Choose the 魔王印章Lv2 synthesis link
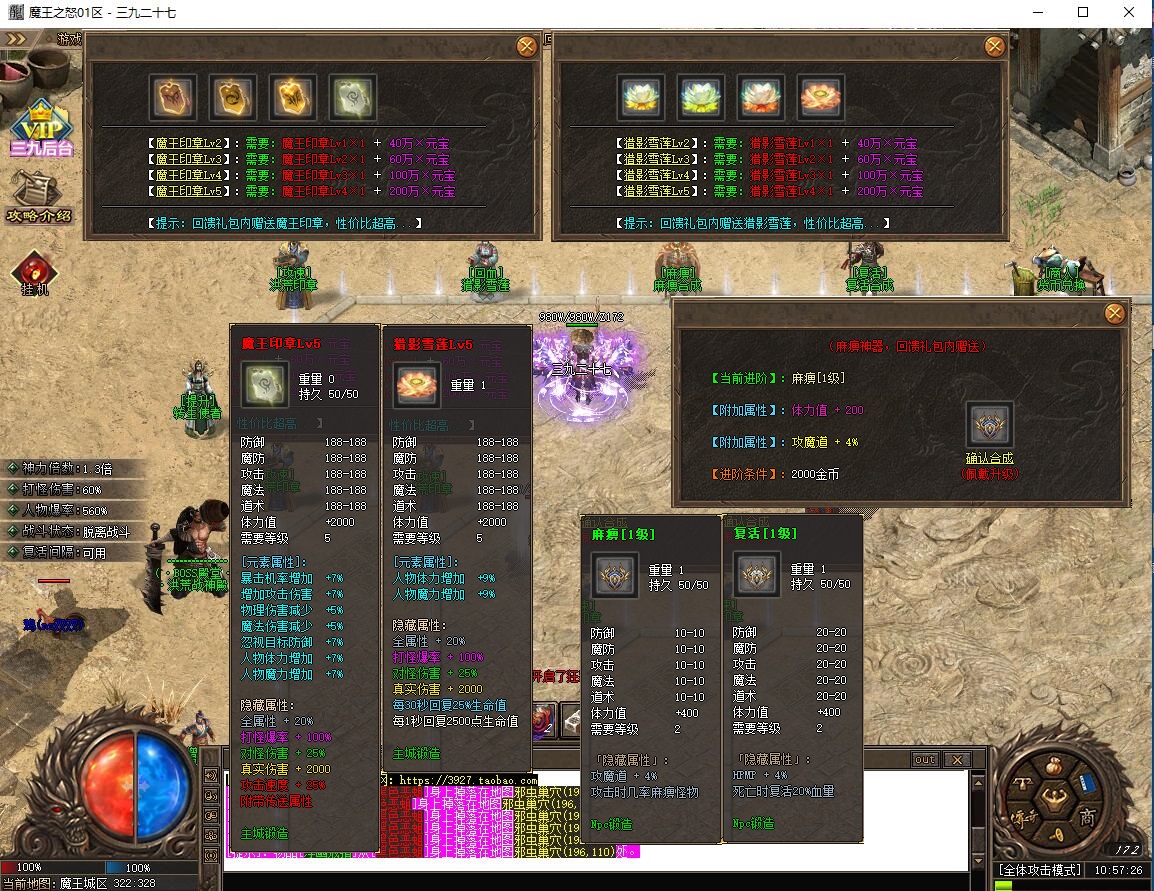Screen dimensions: 1154x891 pyautogui.click(x=189, y=143)
